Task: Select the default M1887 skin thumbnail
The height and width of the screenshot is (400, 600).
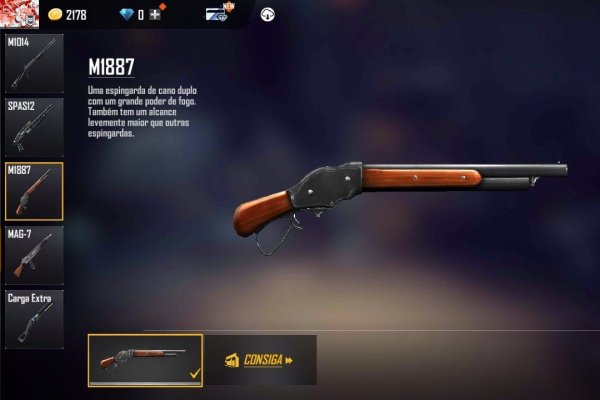Action: [145, 360]
